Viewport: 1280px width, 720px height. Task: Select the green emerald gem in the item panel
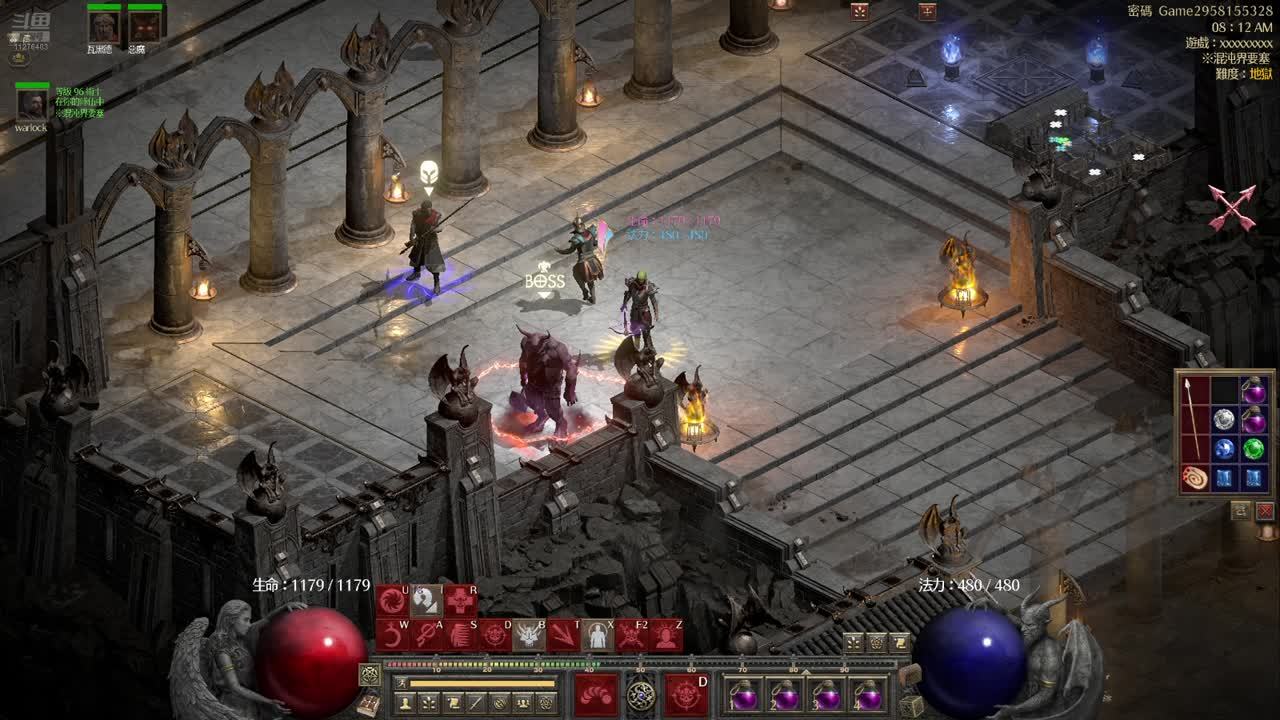(1253, 449)
